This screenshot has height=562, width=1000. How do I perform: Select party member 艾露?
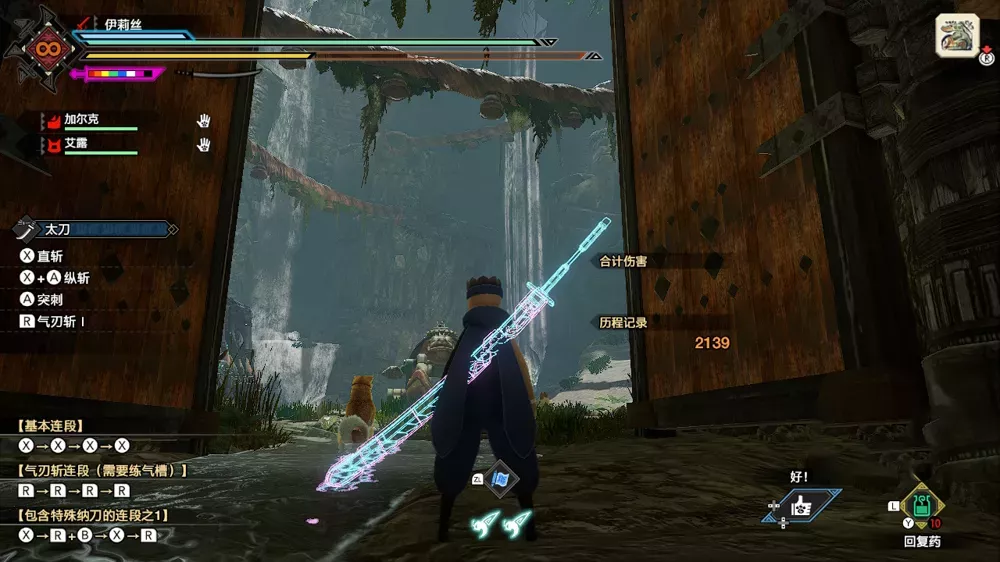tap(75, 144)
